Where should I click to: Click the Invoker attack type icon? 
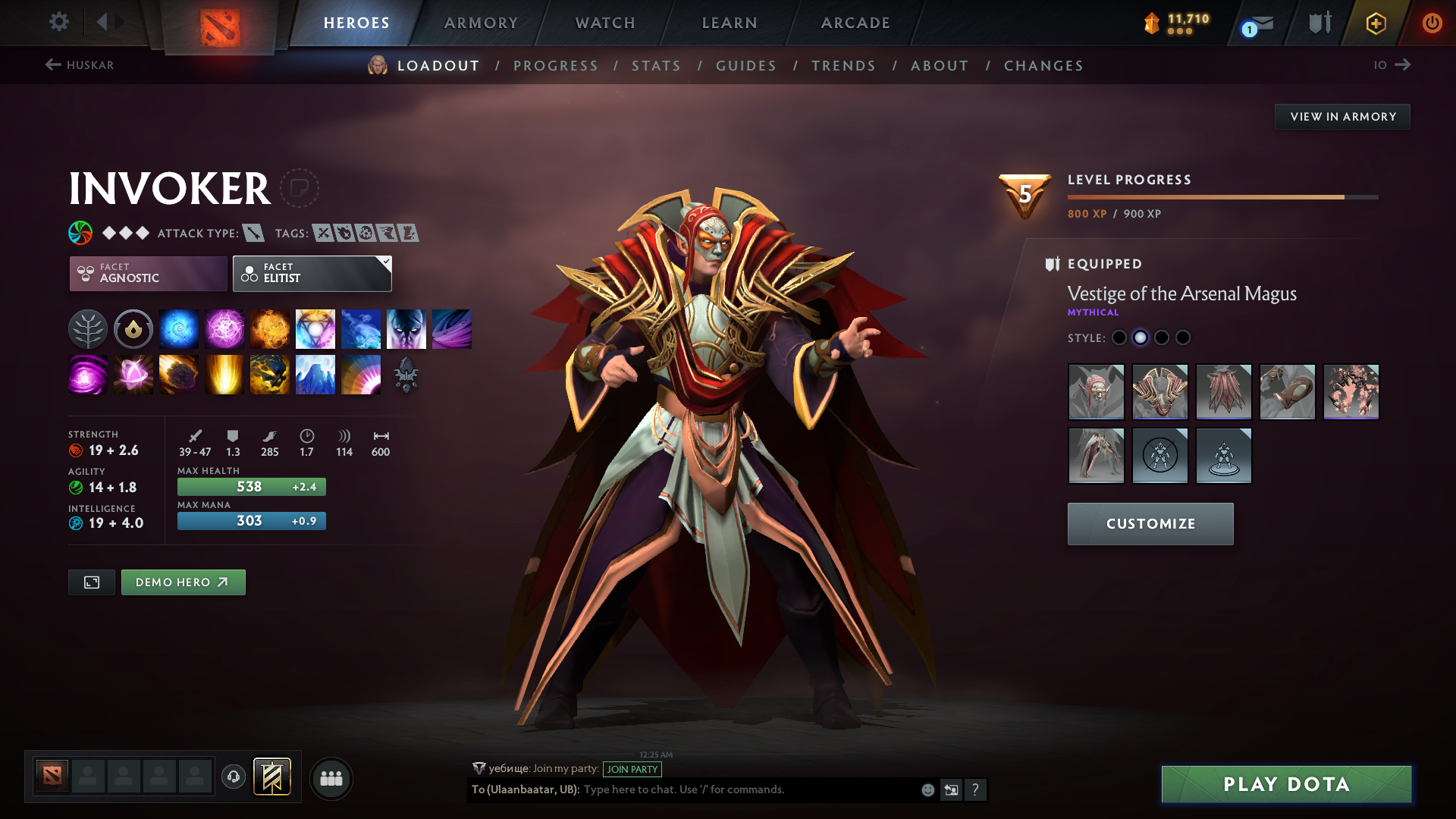[253, 234]
